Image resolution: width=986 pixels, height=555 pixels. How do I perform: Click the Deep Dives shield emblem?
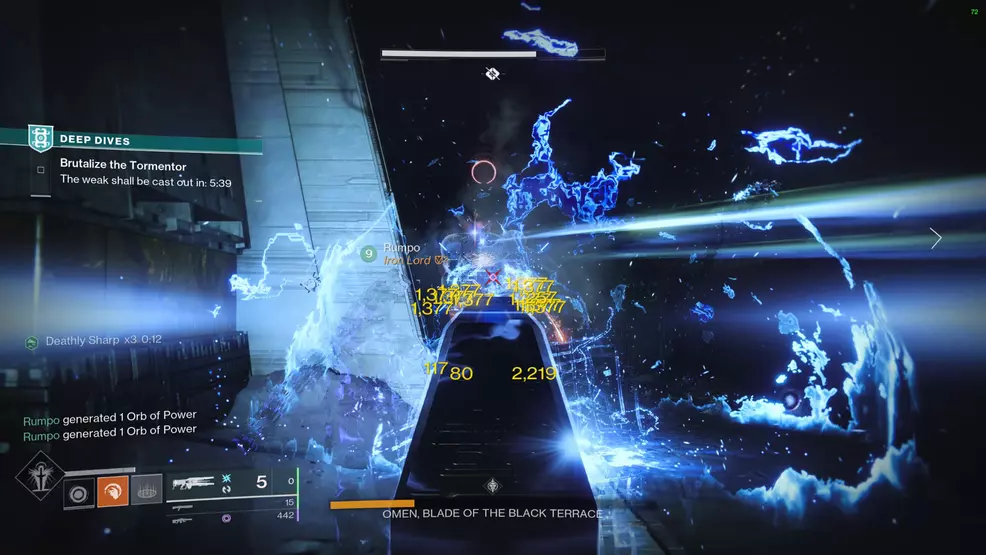tap(41, 137)
